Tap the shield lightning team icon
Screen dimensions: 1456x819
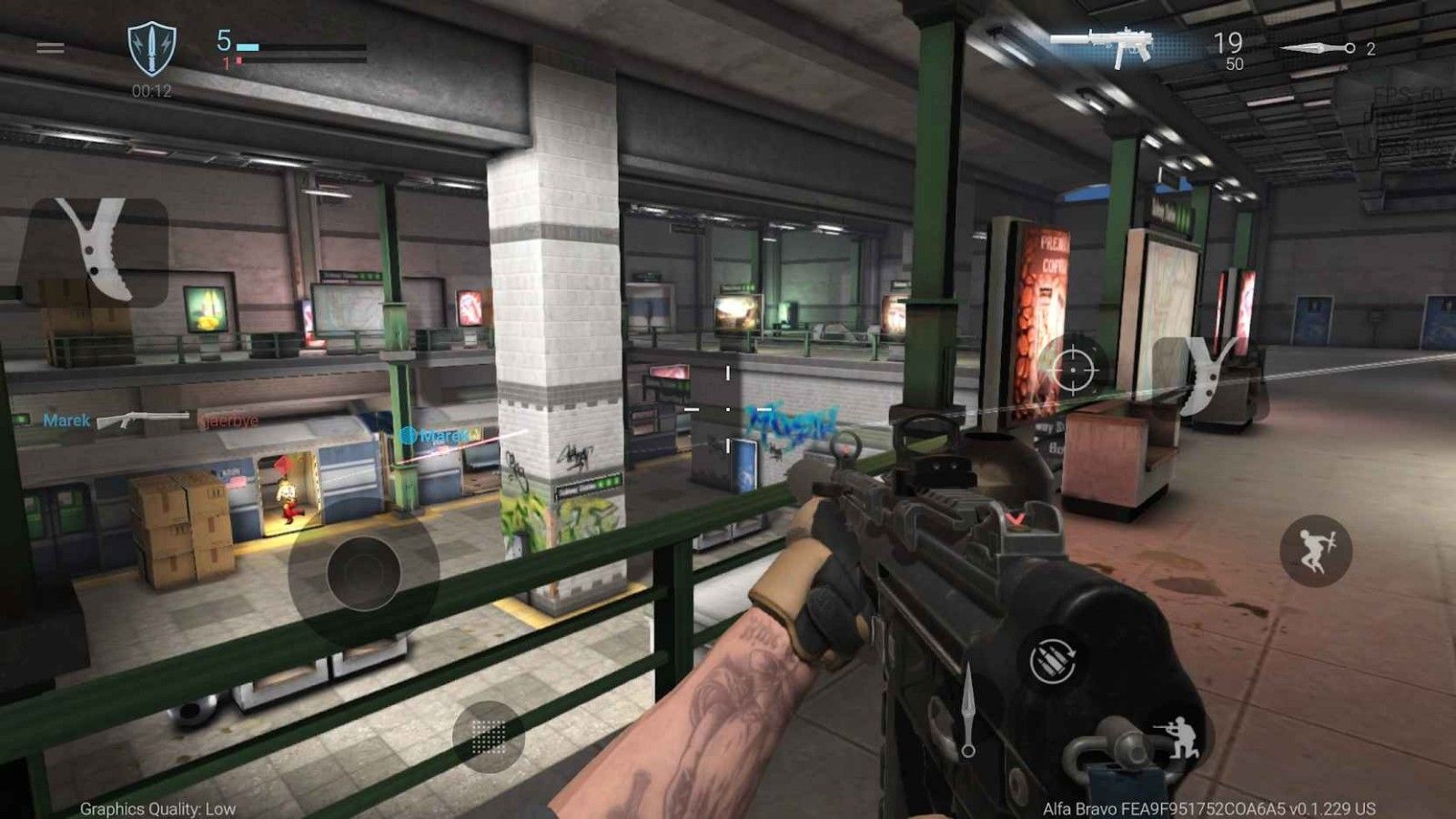click(x=151, y=49)
